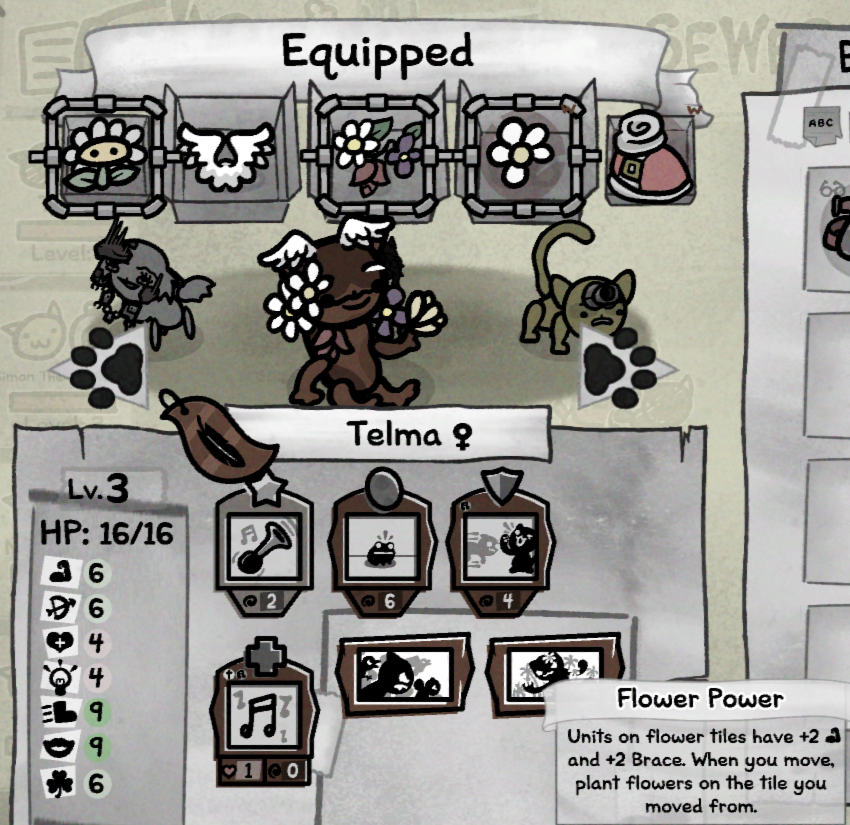Select the pink hat equipment slot
Screen dimensions: 850x825
[x=648, y=157]
